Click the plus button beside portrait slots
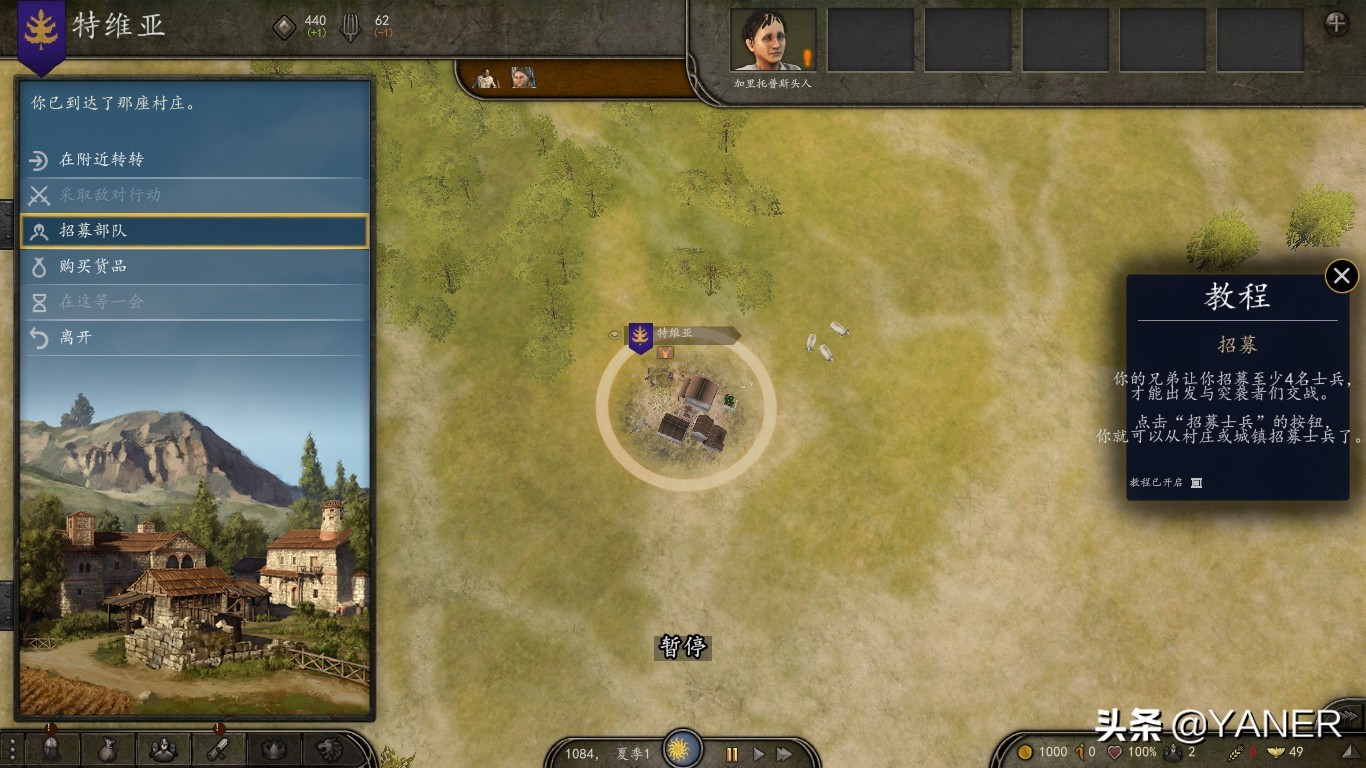This screenshot has width=1366, height=768. point(1336,24)
